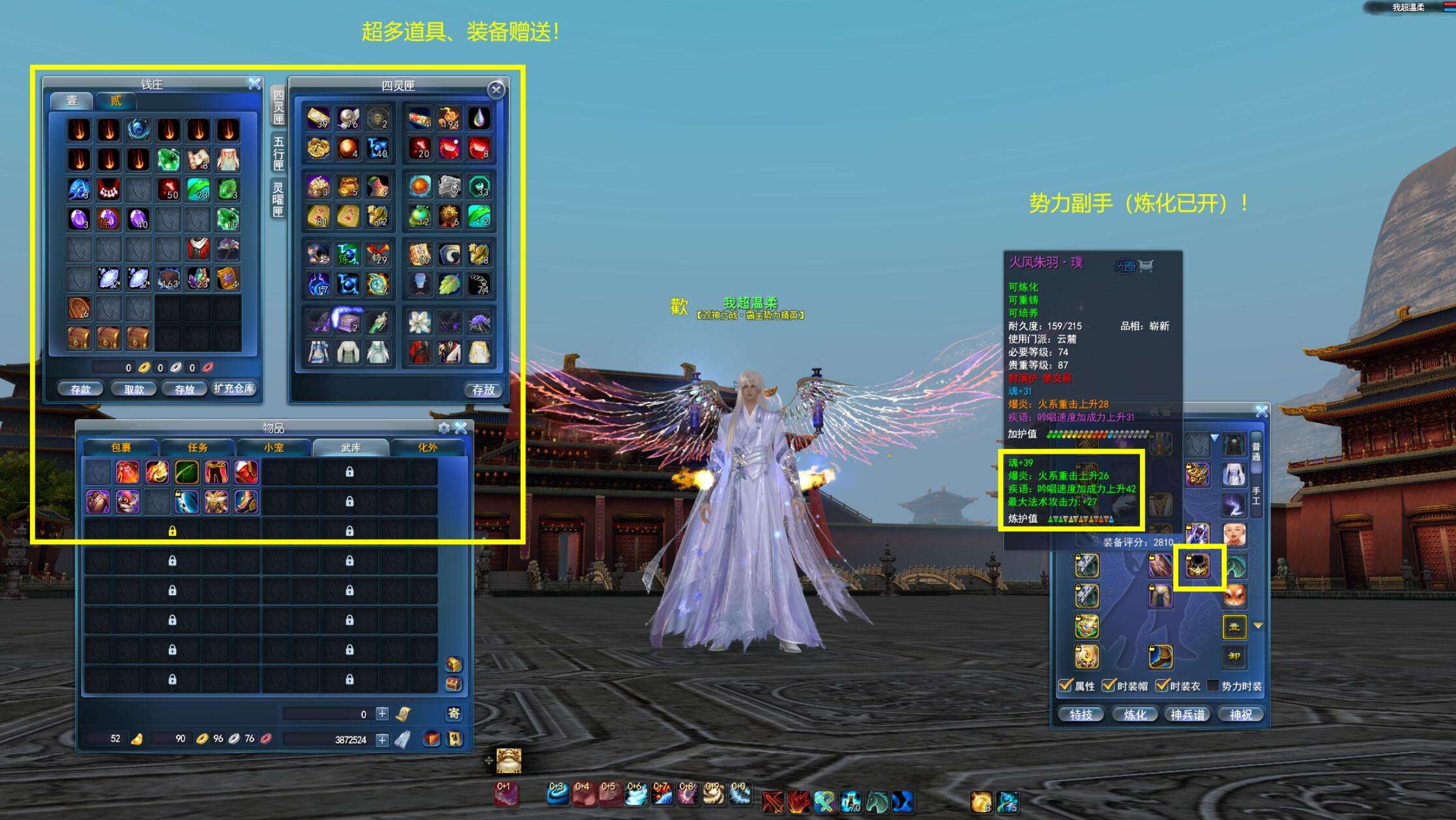Uncheck the 时装帽 fashion hat checkbox
This screenshot has height=820, width=1456.
1107,686
